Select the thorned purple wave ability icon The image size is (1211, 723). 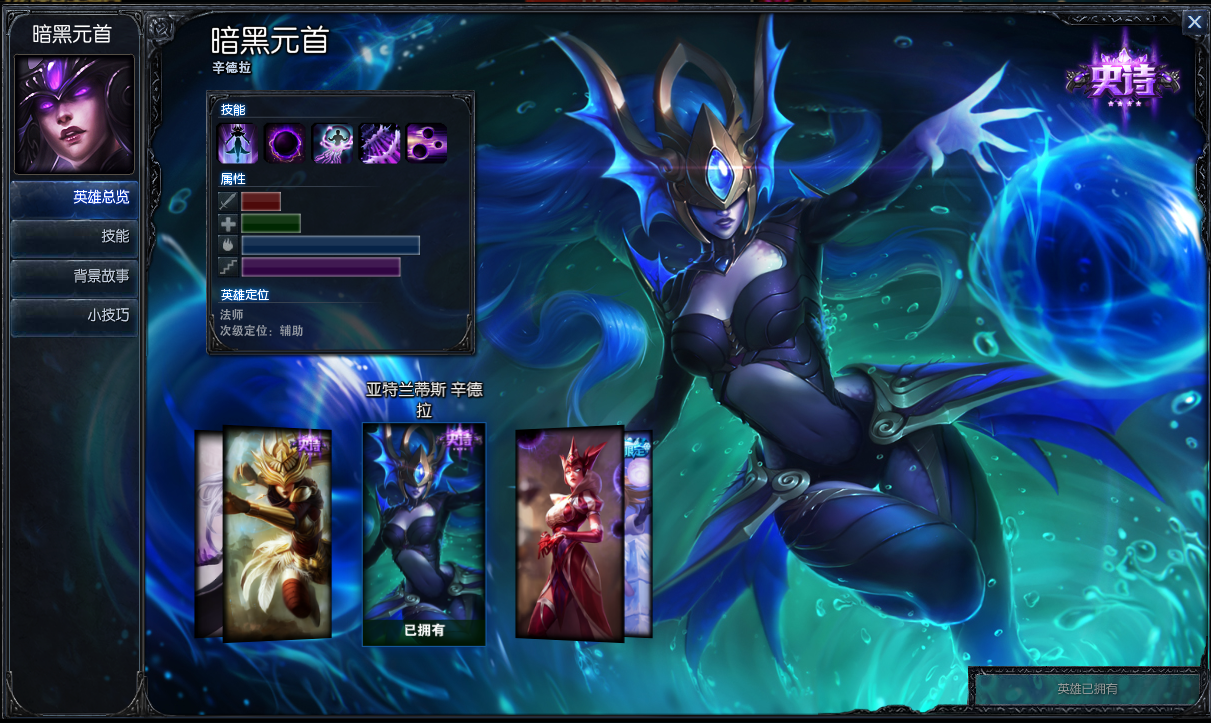coord(380,144)
